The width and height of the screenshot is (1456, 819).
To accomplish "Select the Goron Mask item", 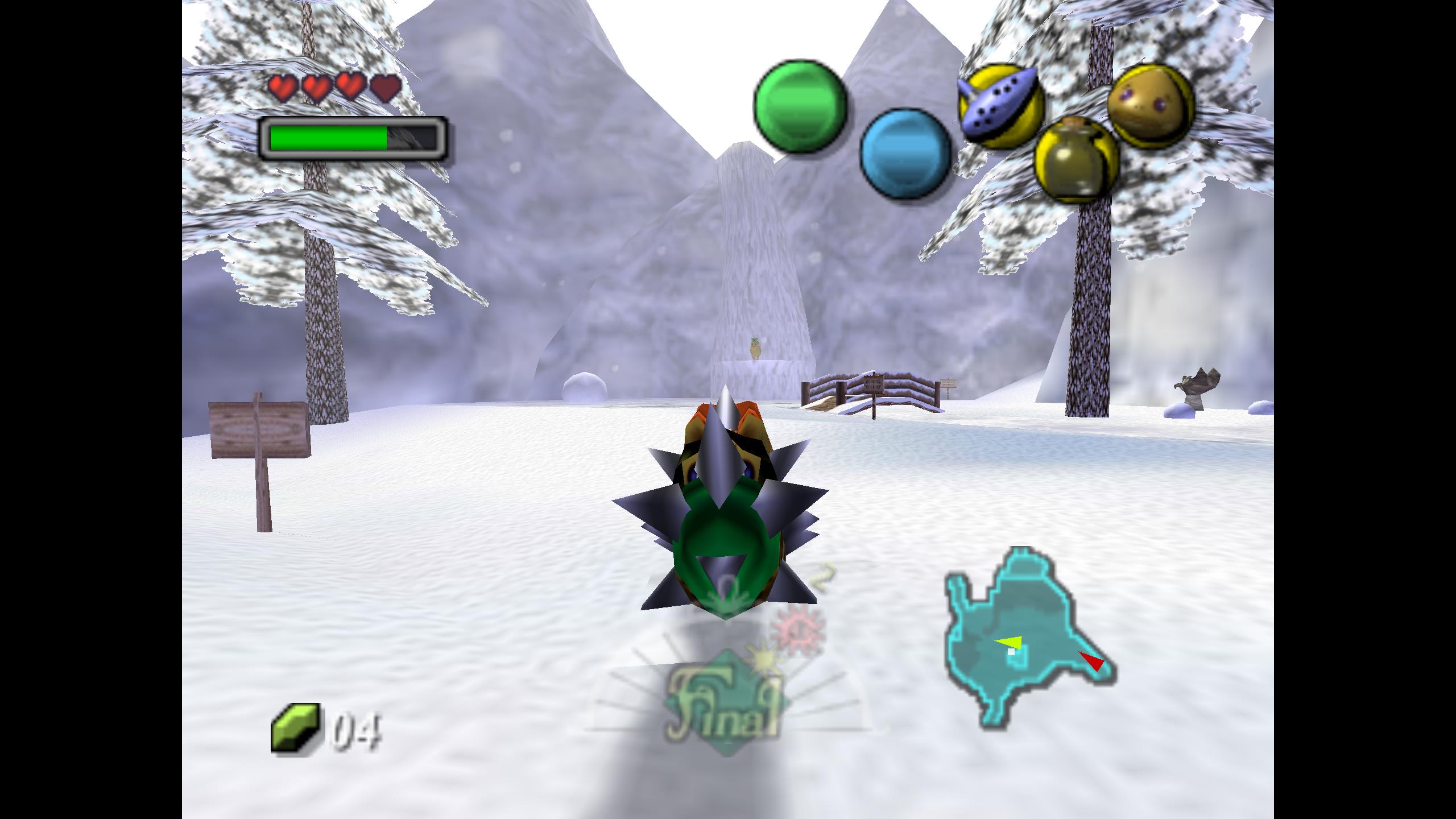I will tap(1150, 106).
